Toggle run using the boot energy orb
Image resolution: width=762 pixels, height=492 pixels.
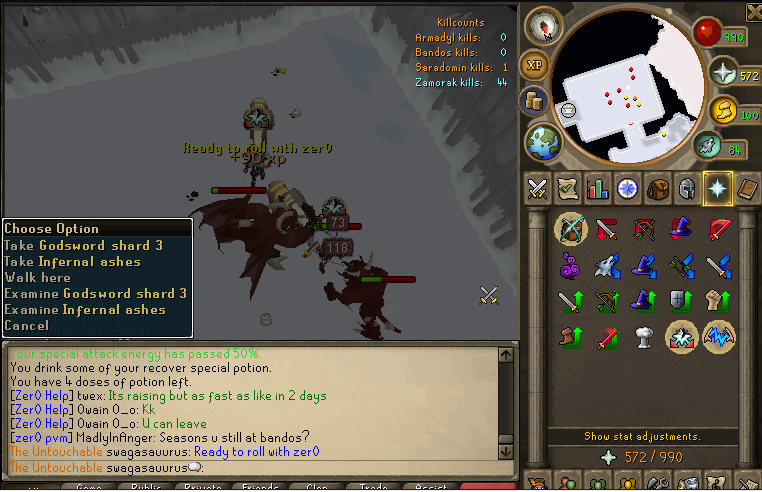click(707, 149)
